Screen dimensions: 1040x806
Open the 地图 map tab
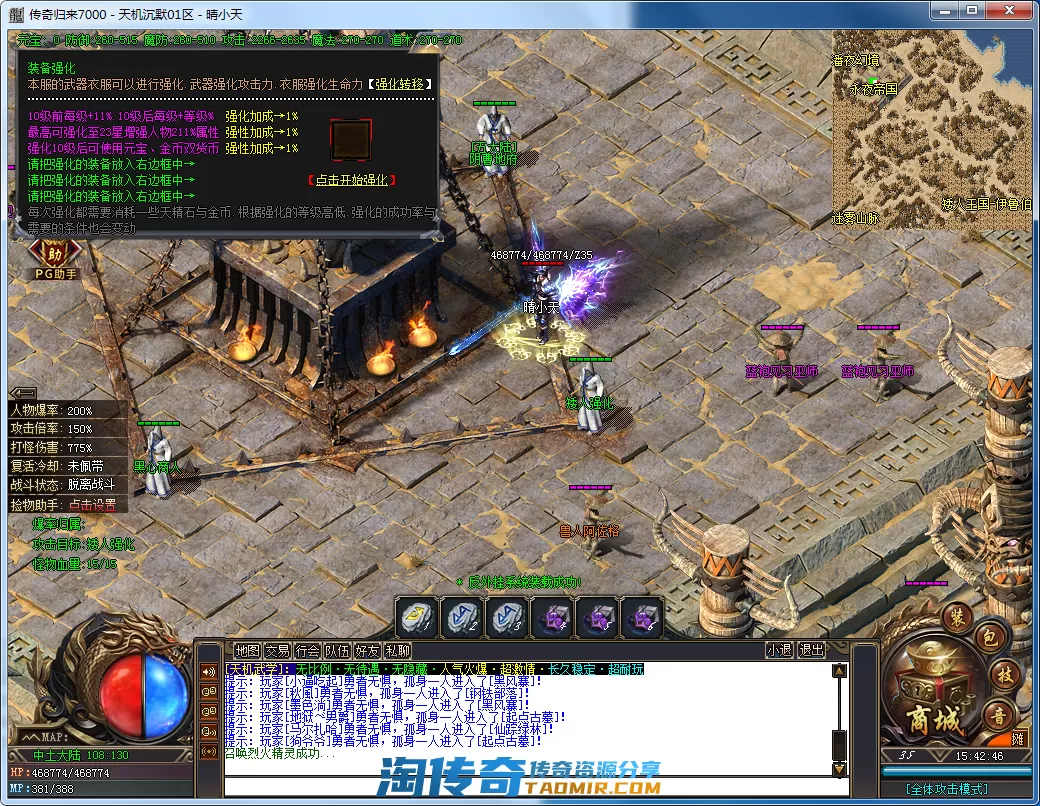(x=246, y=650)
